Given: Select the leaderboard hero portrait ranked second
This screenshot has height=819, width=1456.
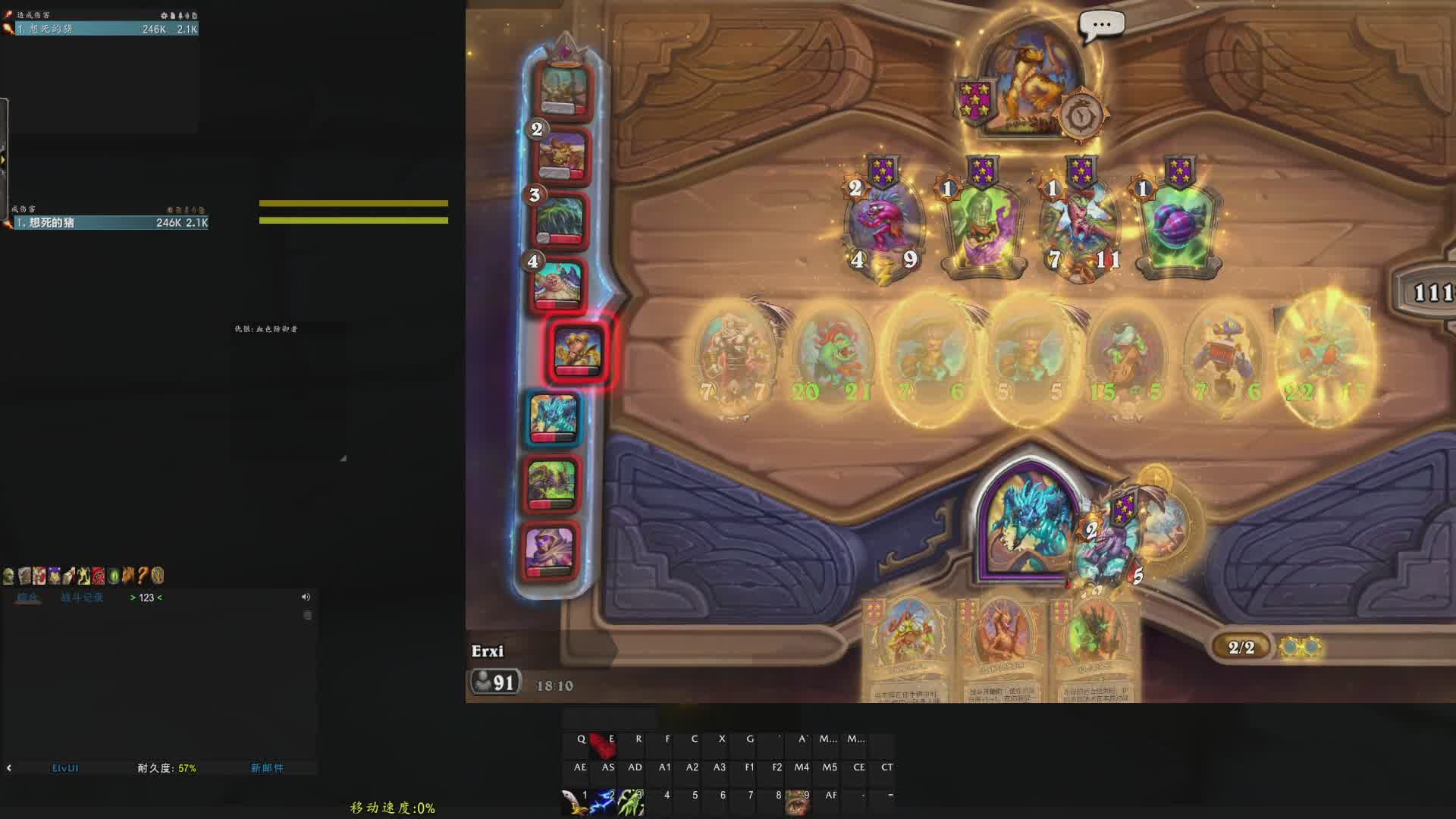Looking at the screenshot, I should 562,155.
